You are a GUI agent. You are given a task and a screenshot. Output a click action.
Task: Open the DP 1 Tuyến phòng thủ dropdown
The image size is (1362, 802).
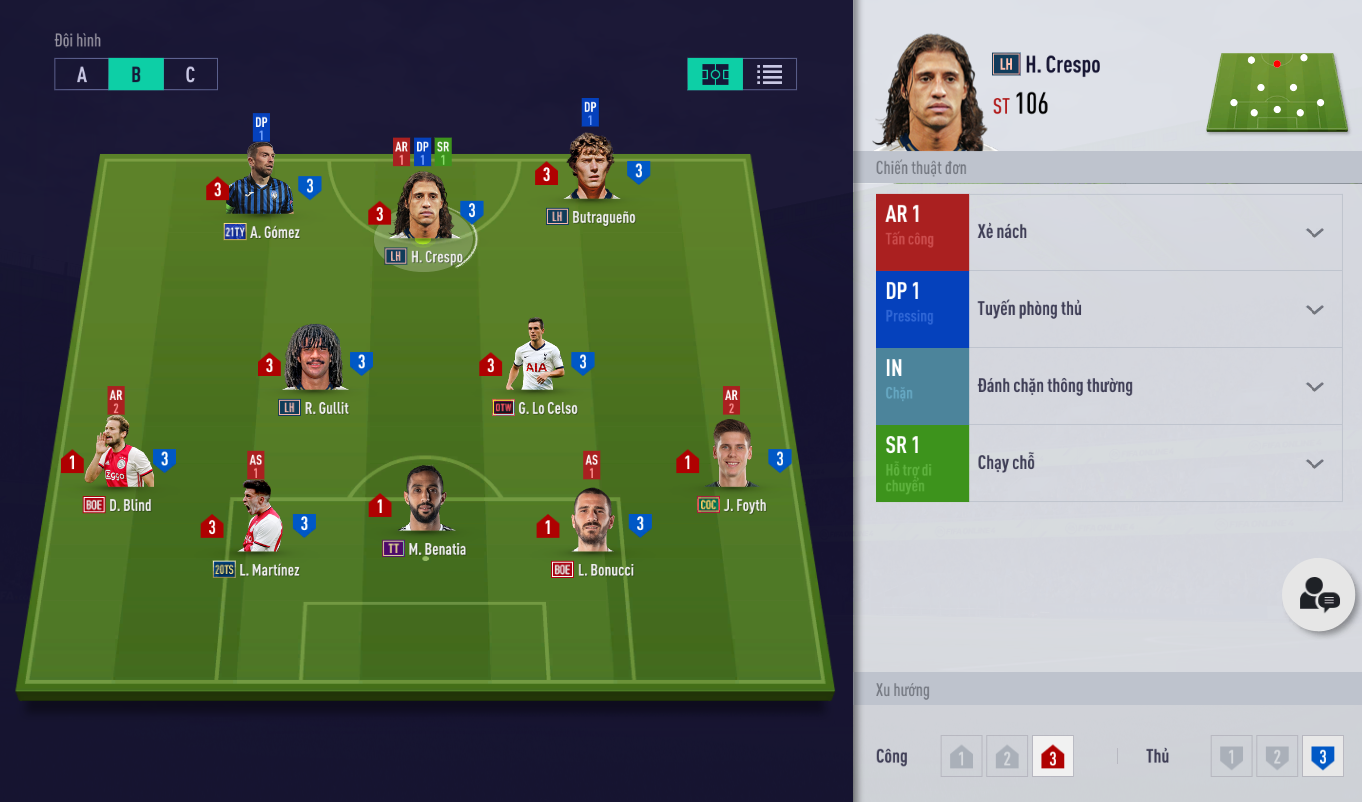click(1314, 310)
